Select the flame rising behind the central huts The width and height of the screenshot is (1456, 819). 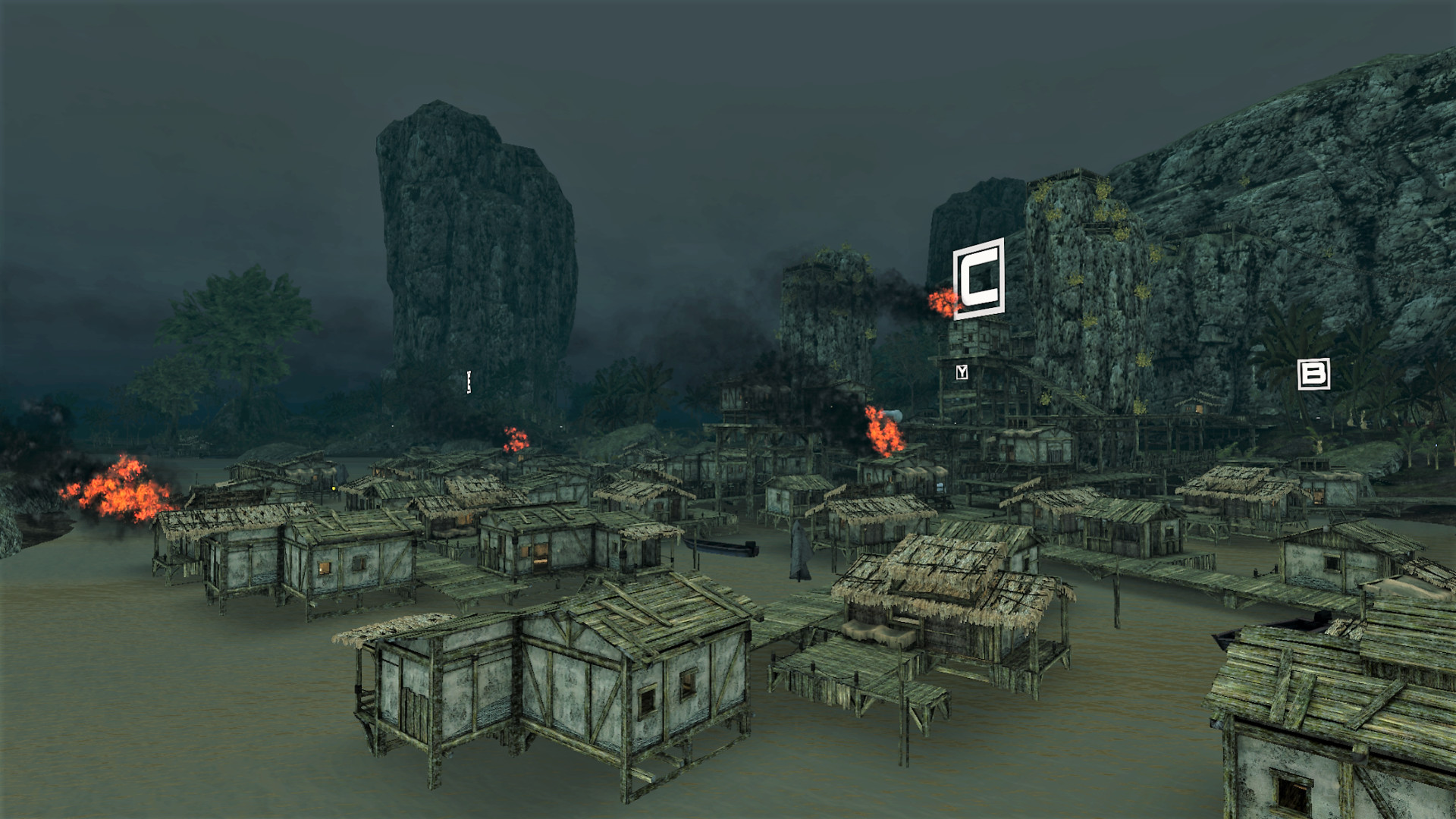[882, 433]
